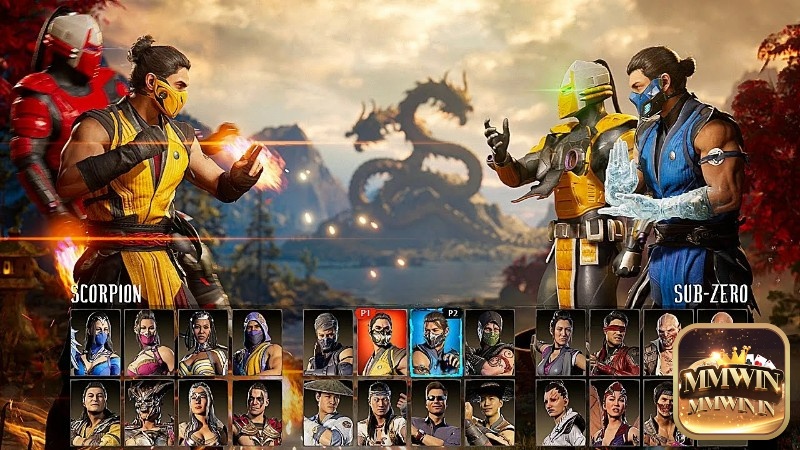Choose grey-haired Smoke portrait
This screenshot has width=800, height=450.
click(328, 342)
